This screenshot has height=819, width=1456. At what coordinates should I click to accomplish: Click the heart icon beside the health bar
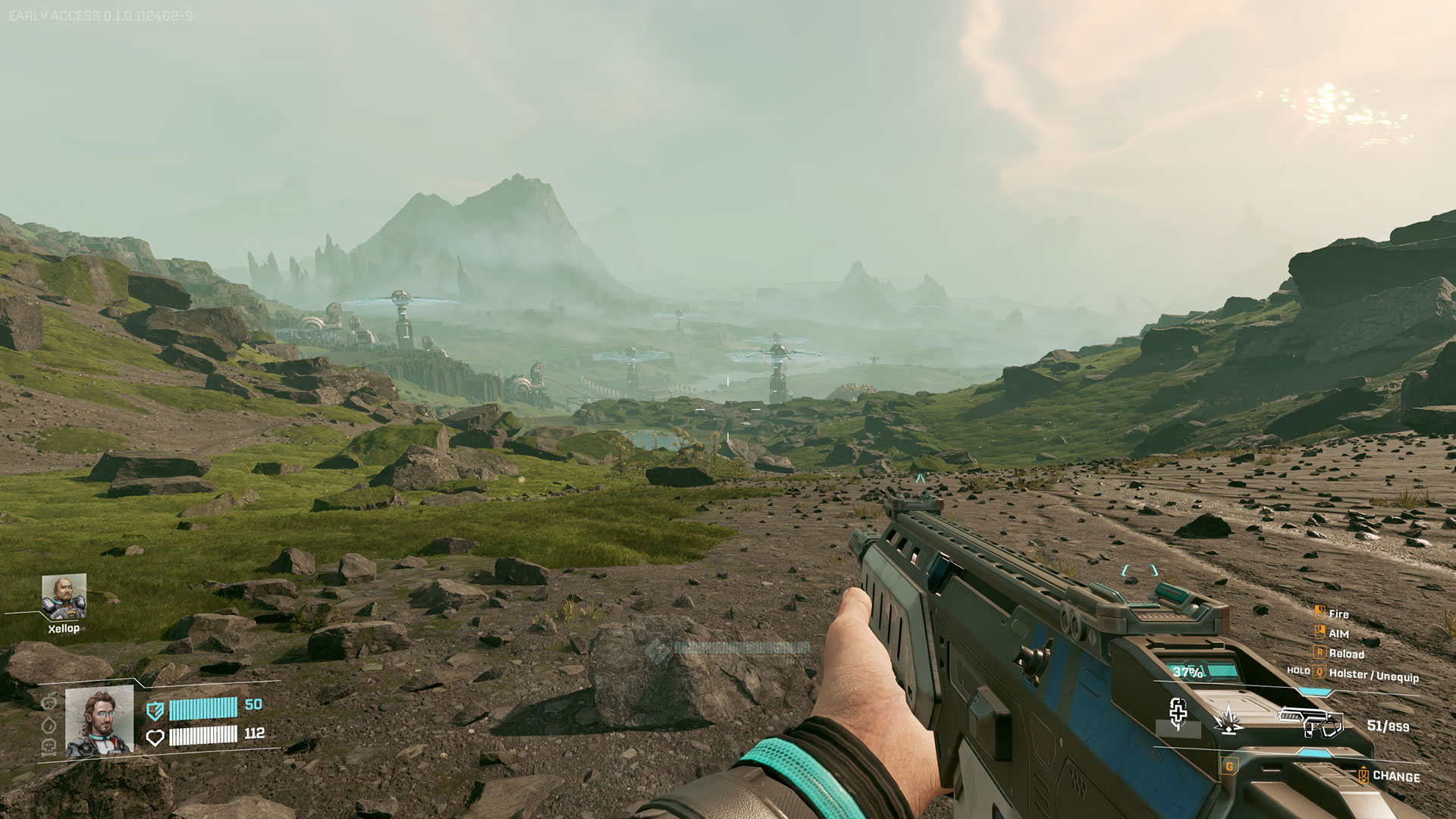coord(155,737)
